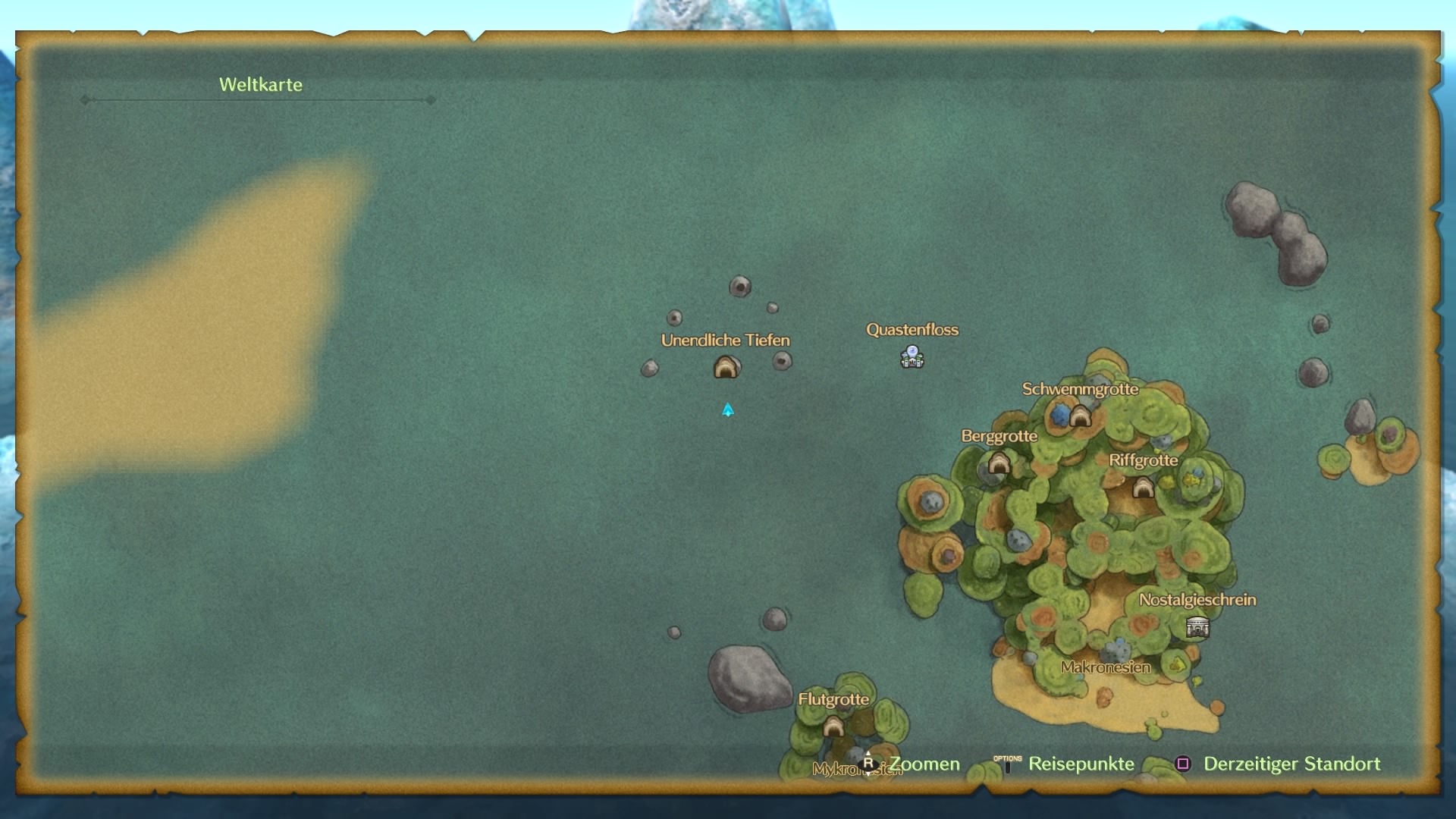Pick the Berggrotte cave marker

999,463
